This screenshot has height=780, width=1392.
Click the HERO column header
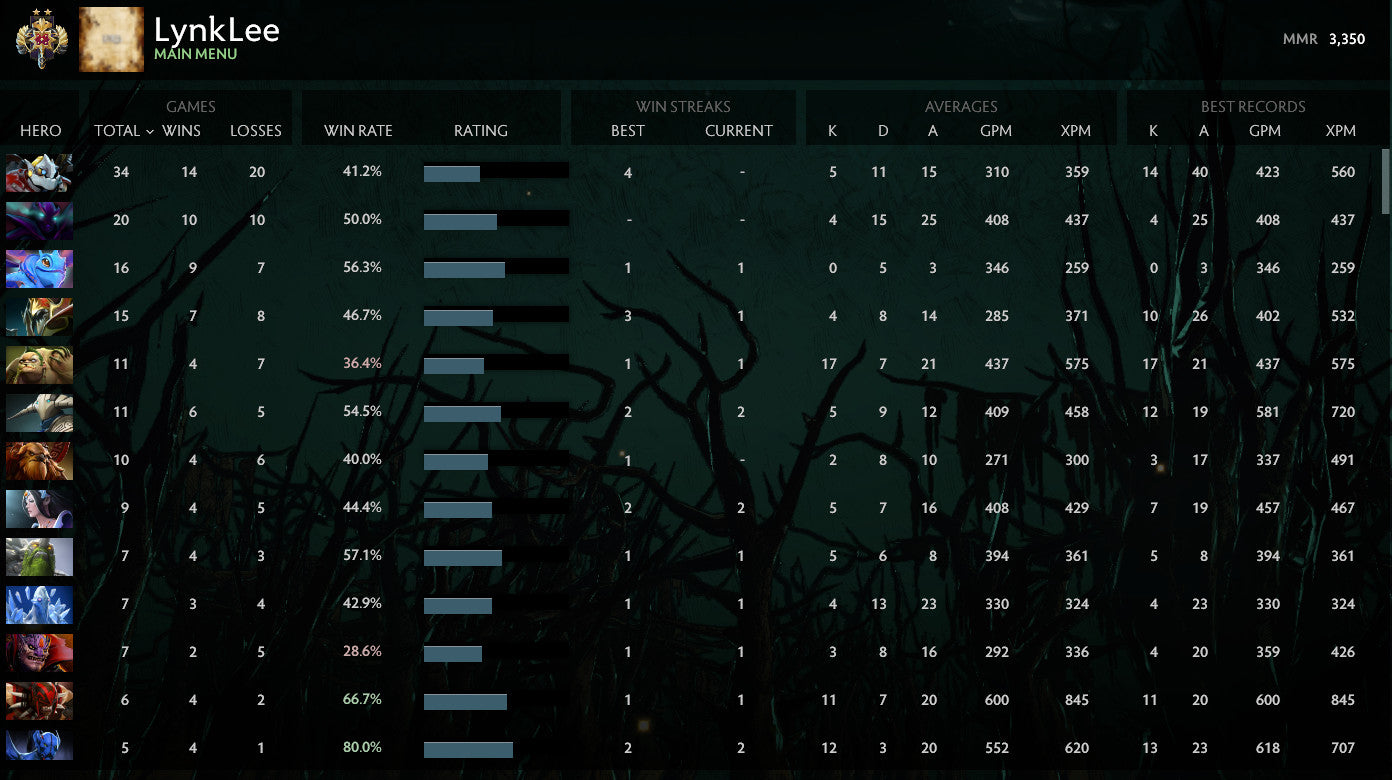(41, 131)
